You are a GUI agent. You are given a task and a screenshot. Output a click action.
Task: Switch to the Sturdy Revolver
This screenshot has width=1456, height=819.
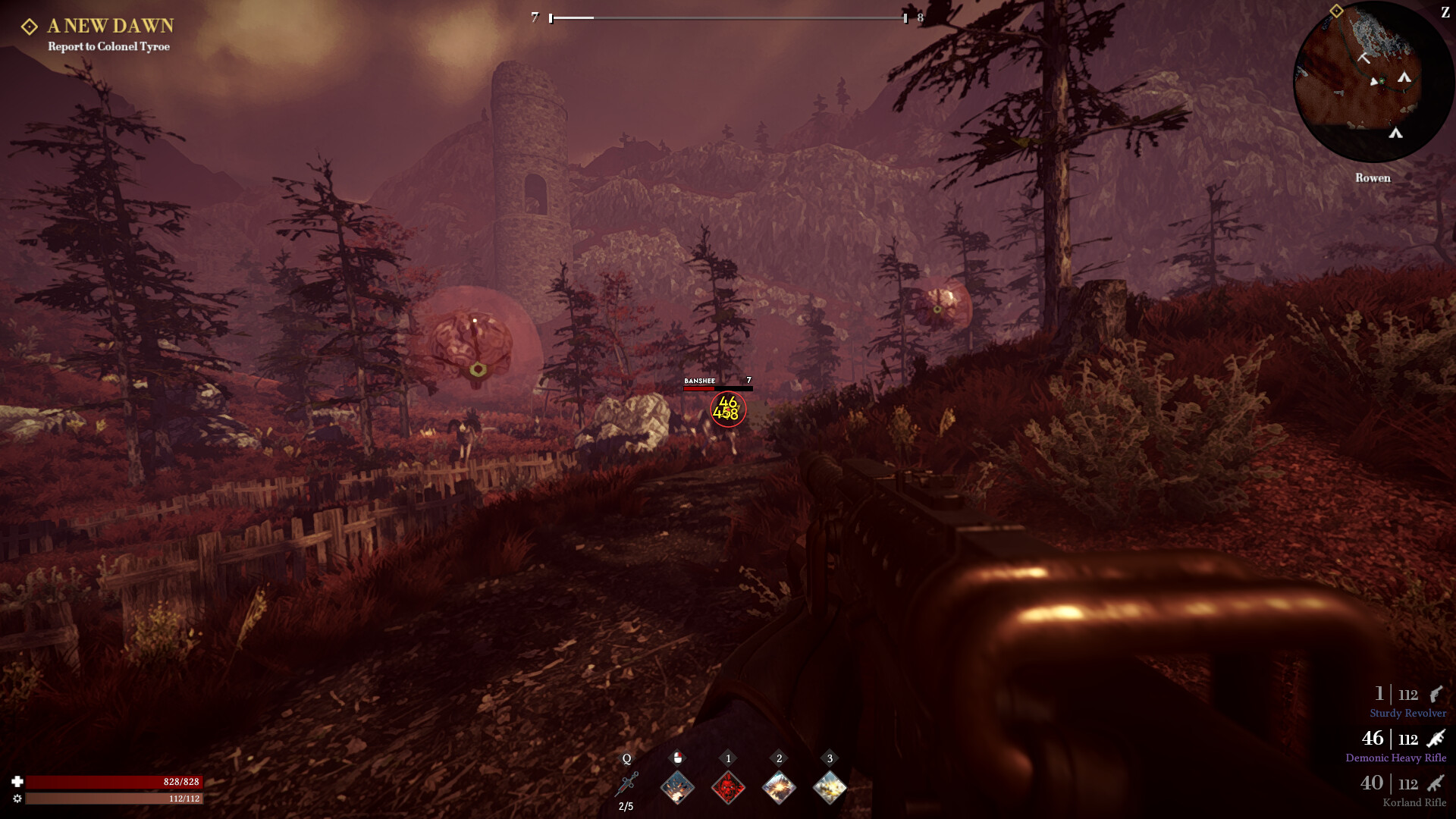[x=1408, y=701]
